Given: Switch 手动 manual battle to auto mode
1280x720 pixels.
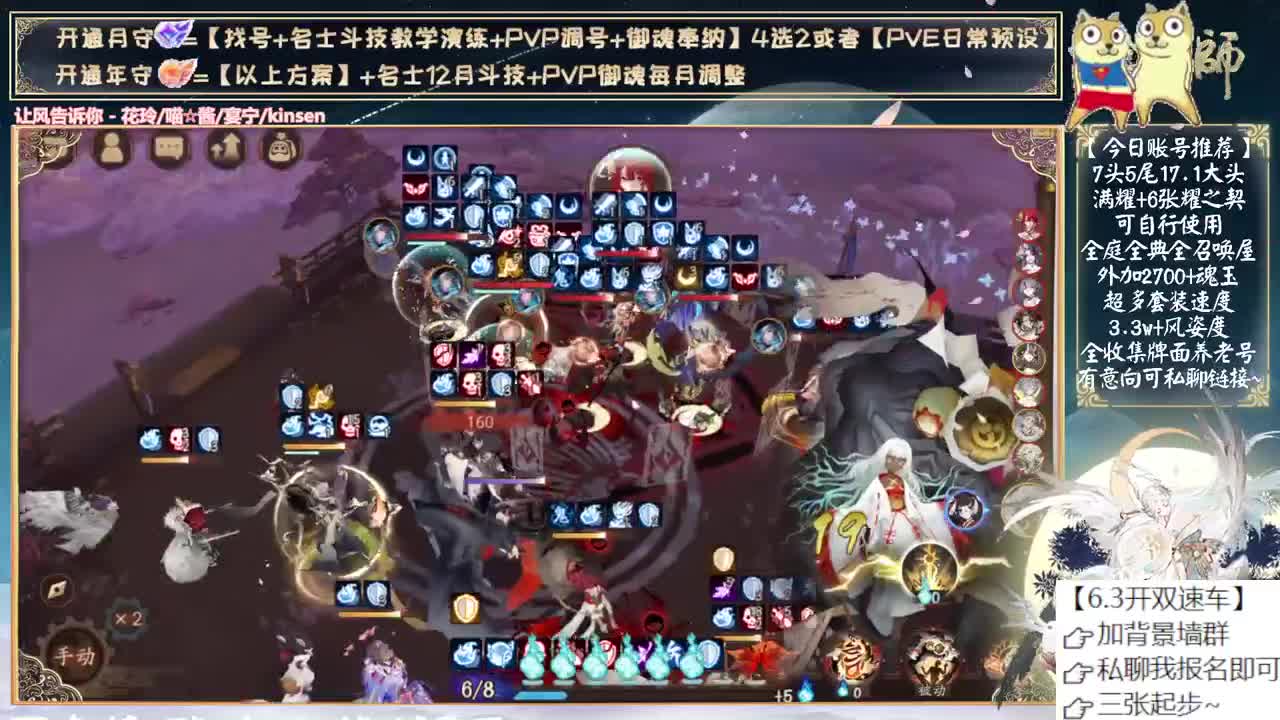Looking at the screenshot, I should pos(75,653).
